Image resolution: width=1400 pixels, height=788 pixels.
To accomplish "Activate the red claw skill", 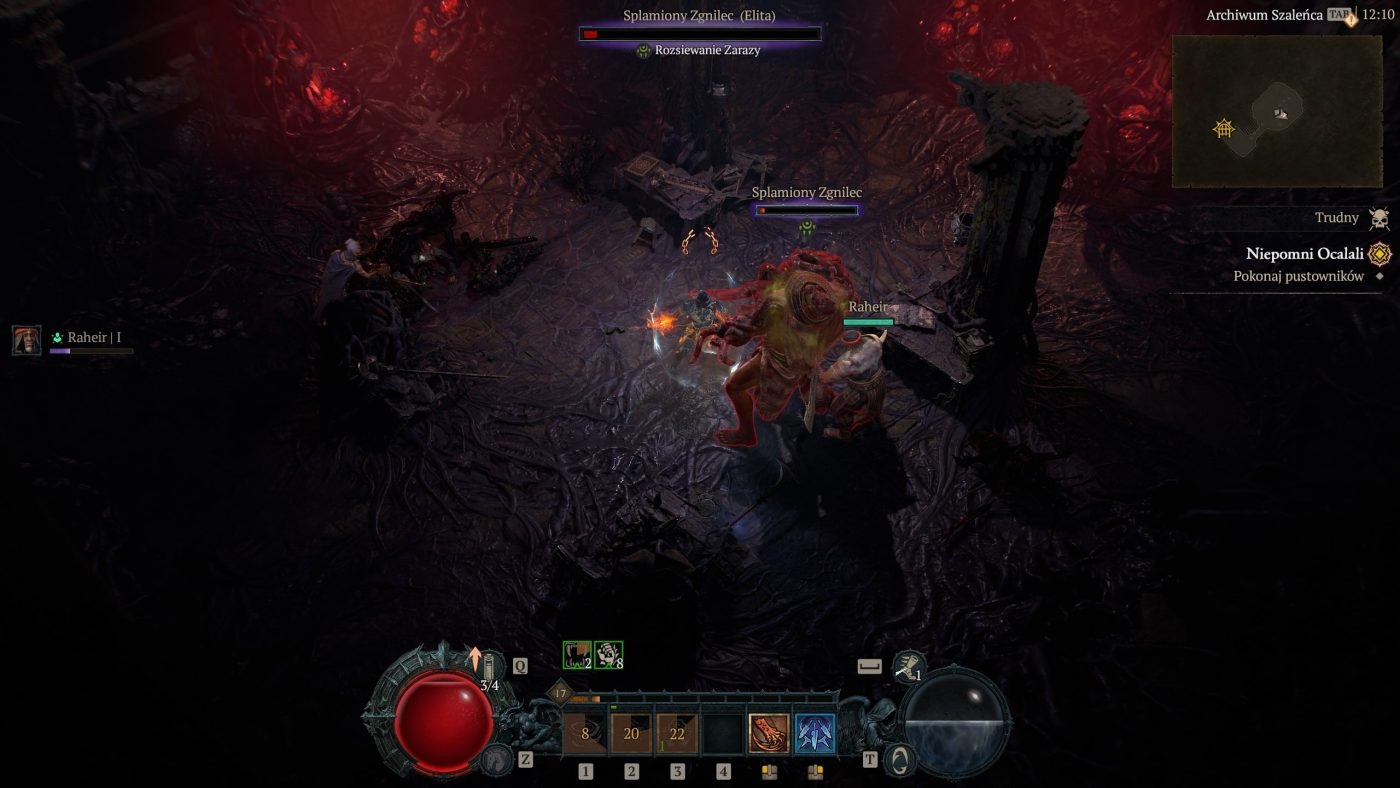I will (x=769, y=733).
